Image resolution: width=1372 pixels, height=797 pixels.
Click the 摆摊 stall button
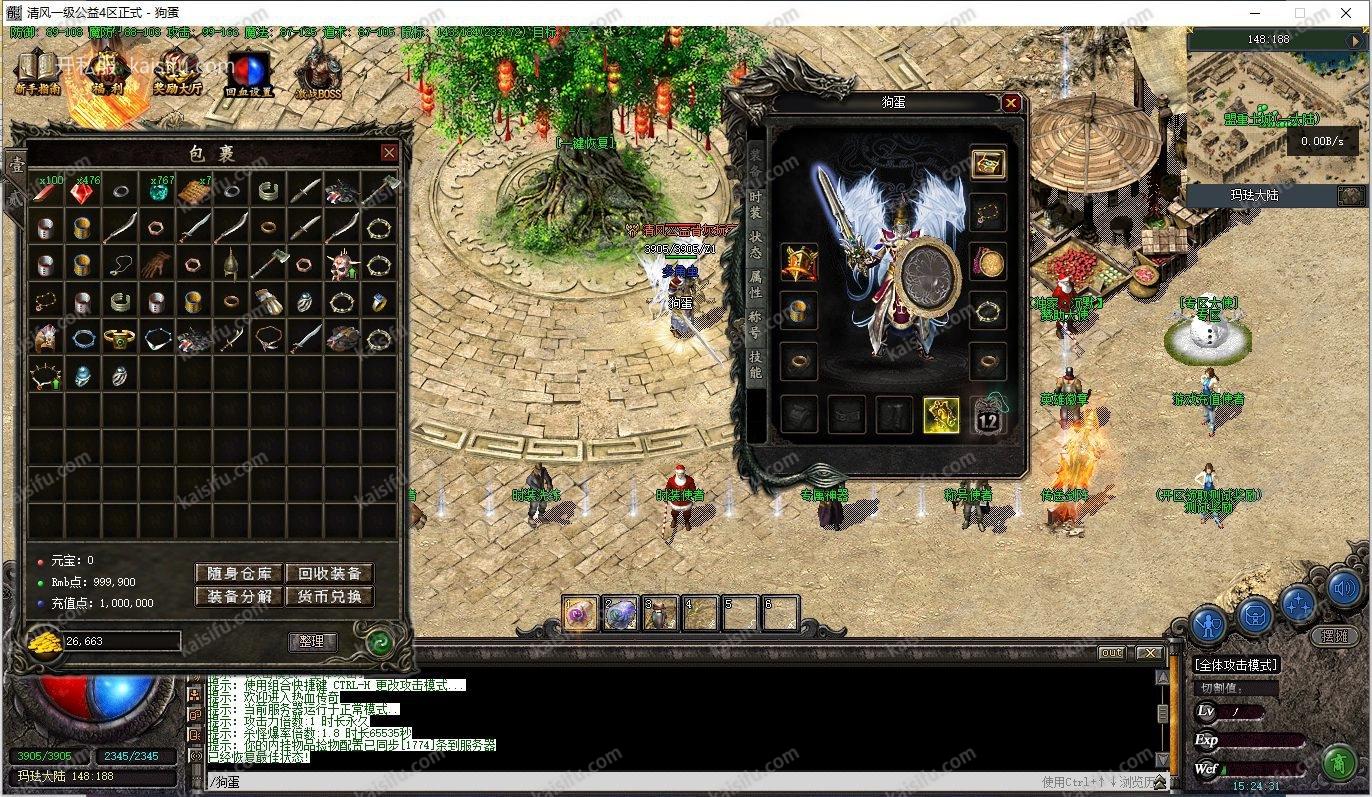tap(1334, 636)
